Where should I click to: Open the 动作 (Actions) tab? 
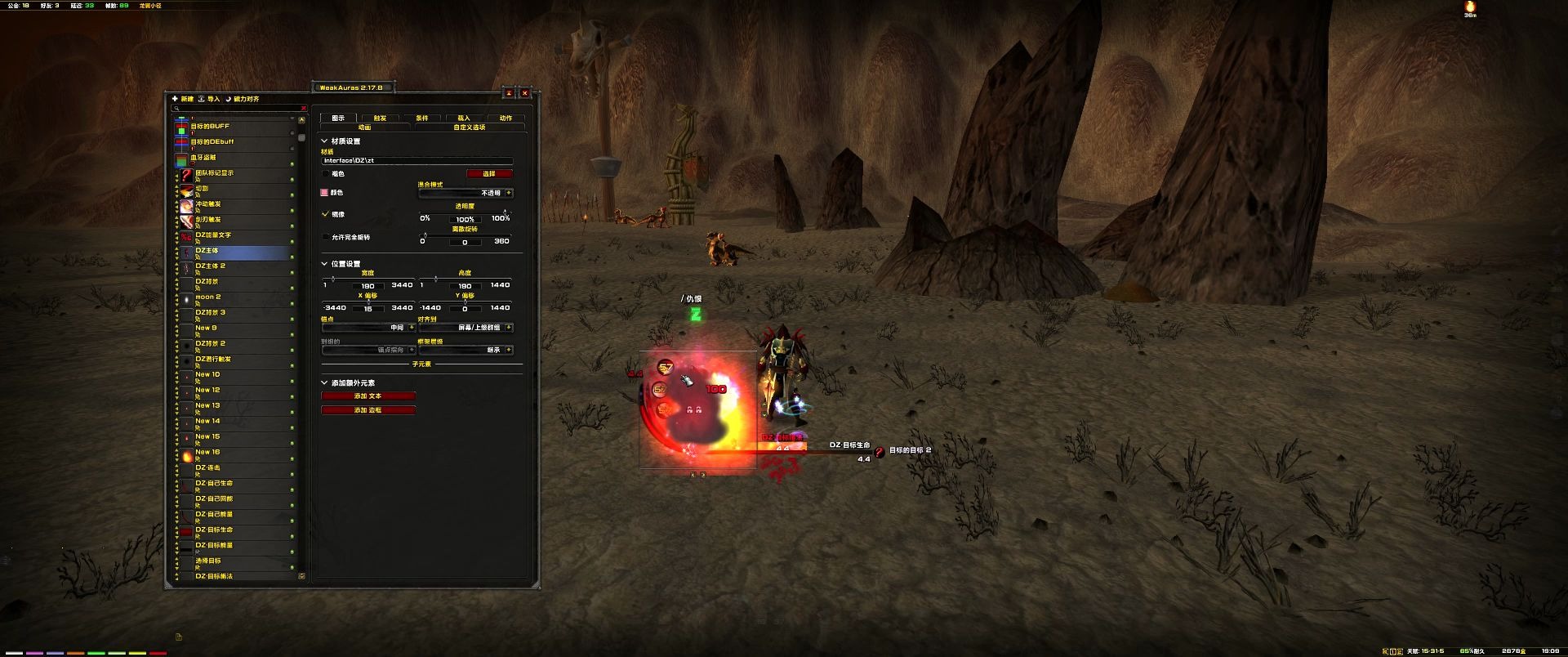pyautogui.click(x=506, y=118)
